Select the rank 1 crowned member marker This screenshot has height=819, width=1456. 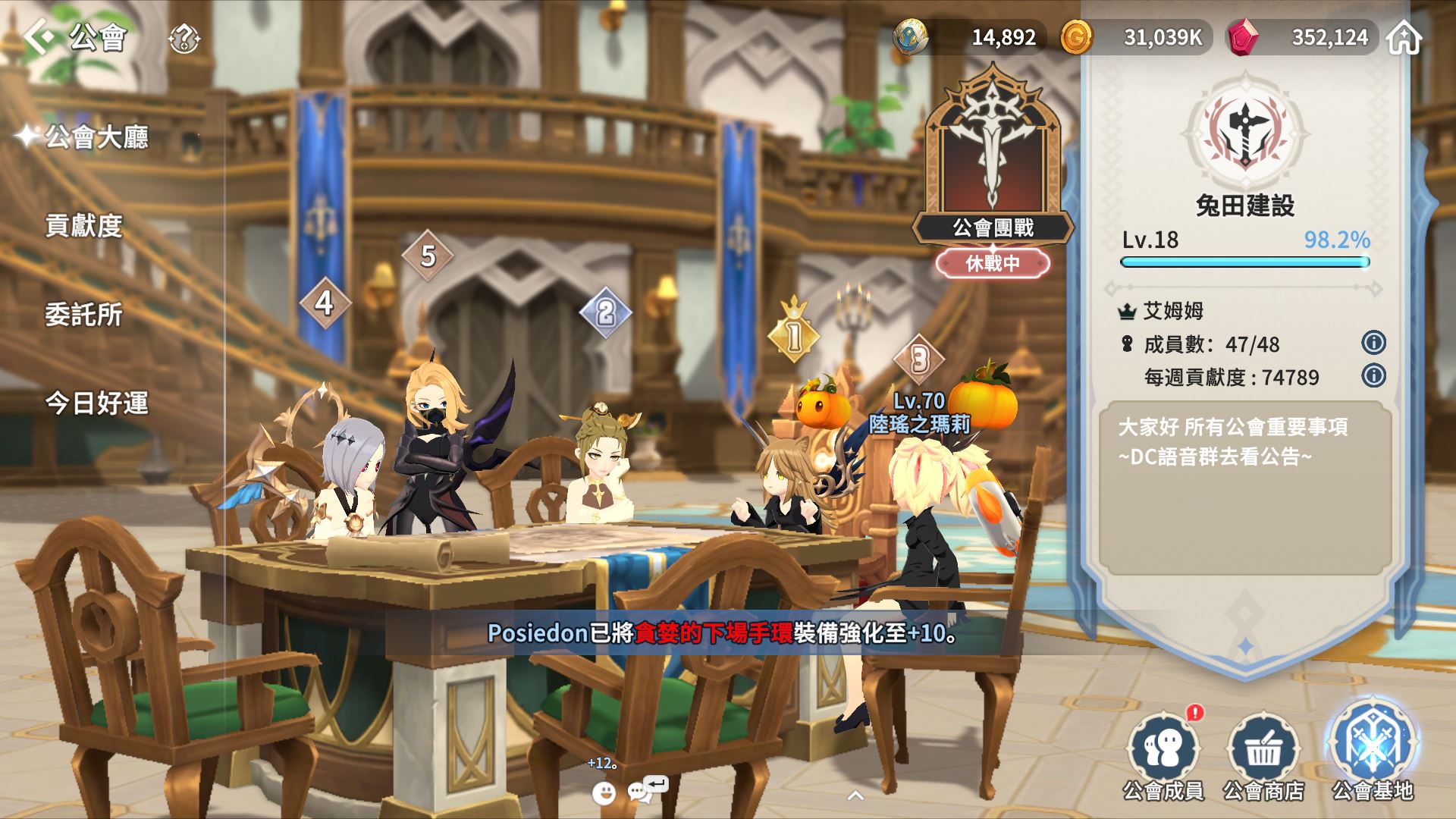click(793, 334)
